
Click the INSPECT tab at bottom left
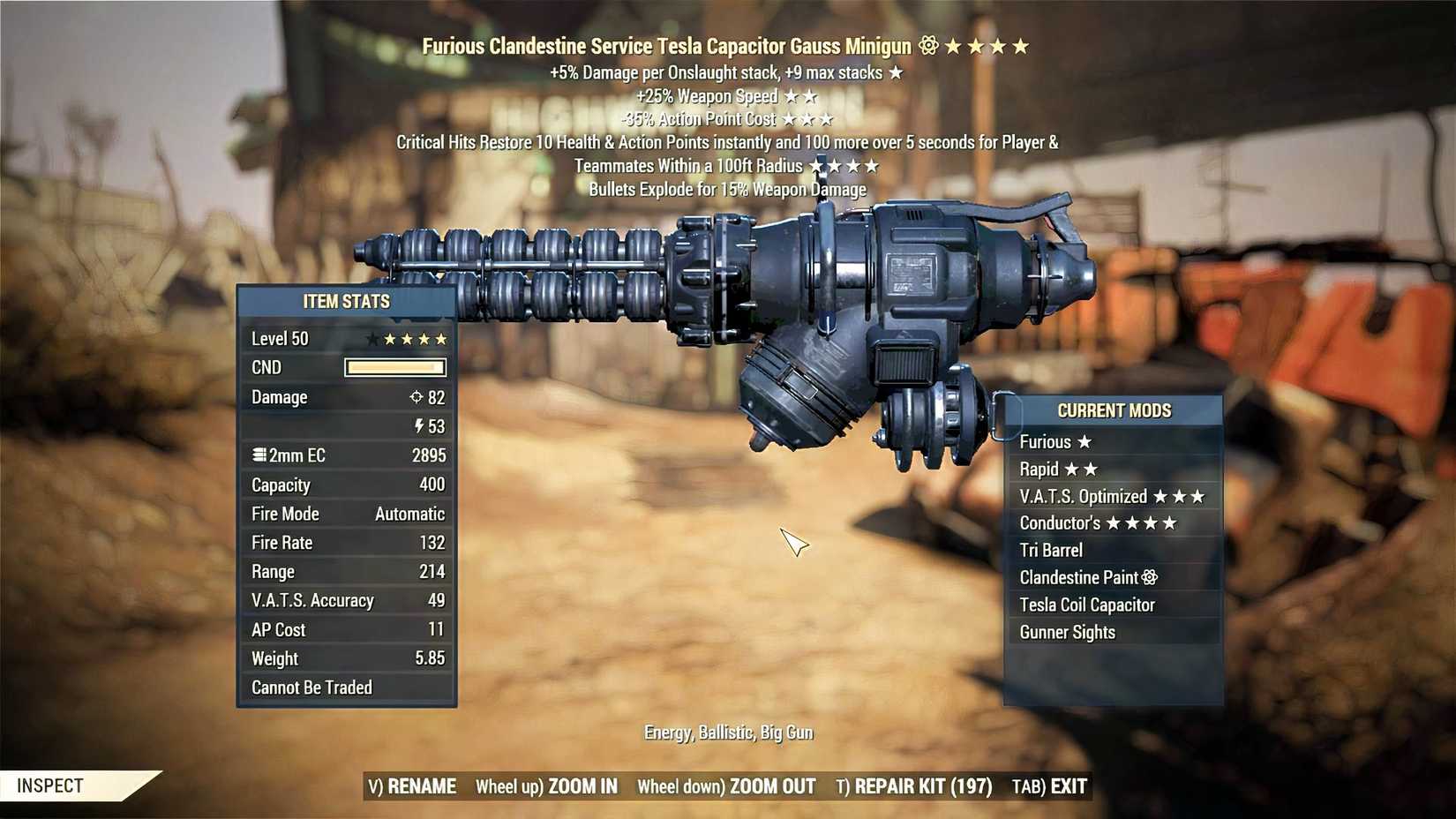pos(49,784)
